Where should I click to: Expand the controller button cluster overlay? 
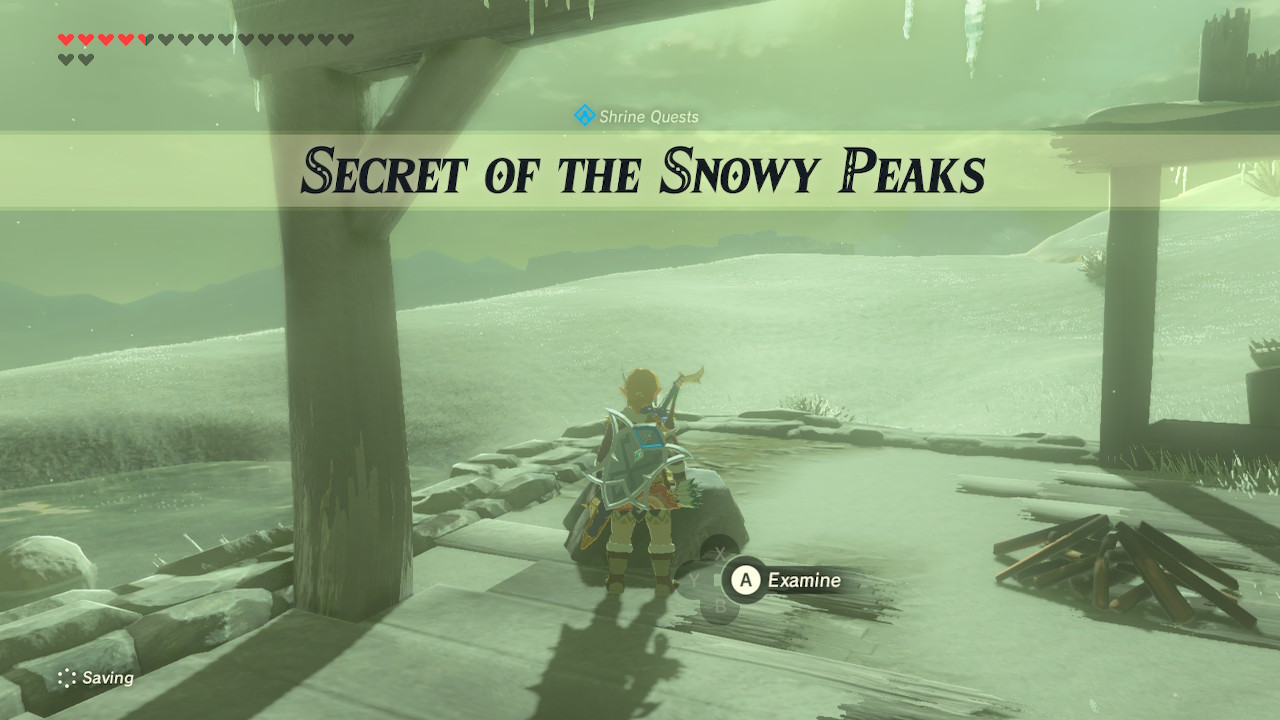tap(718, 580)
